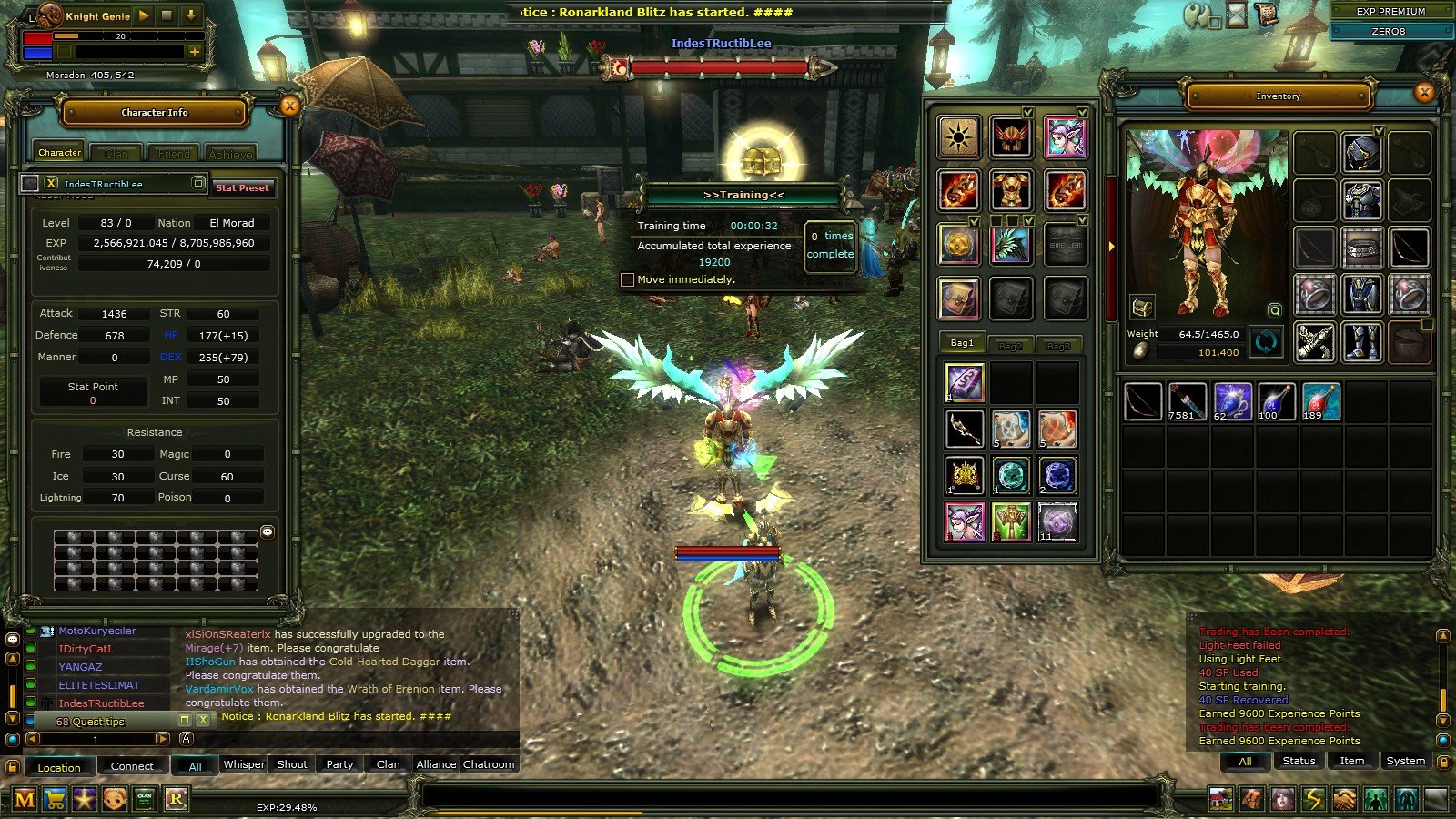Select the handshake trade icon
This screenshot has height=819, width=1456.
pyautogui.click(x=1344, y=799)
